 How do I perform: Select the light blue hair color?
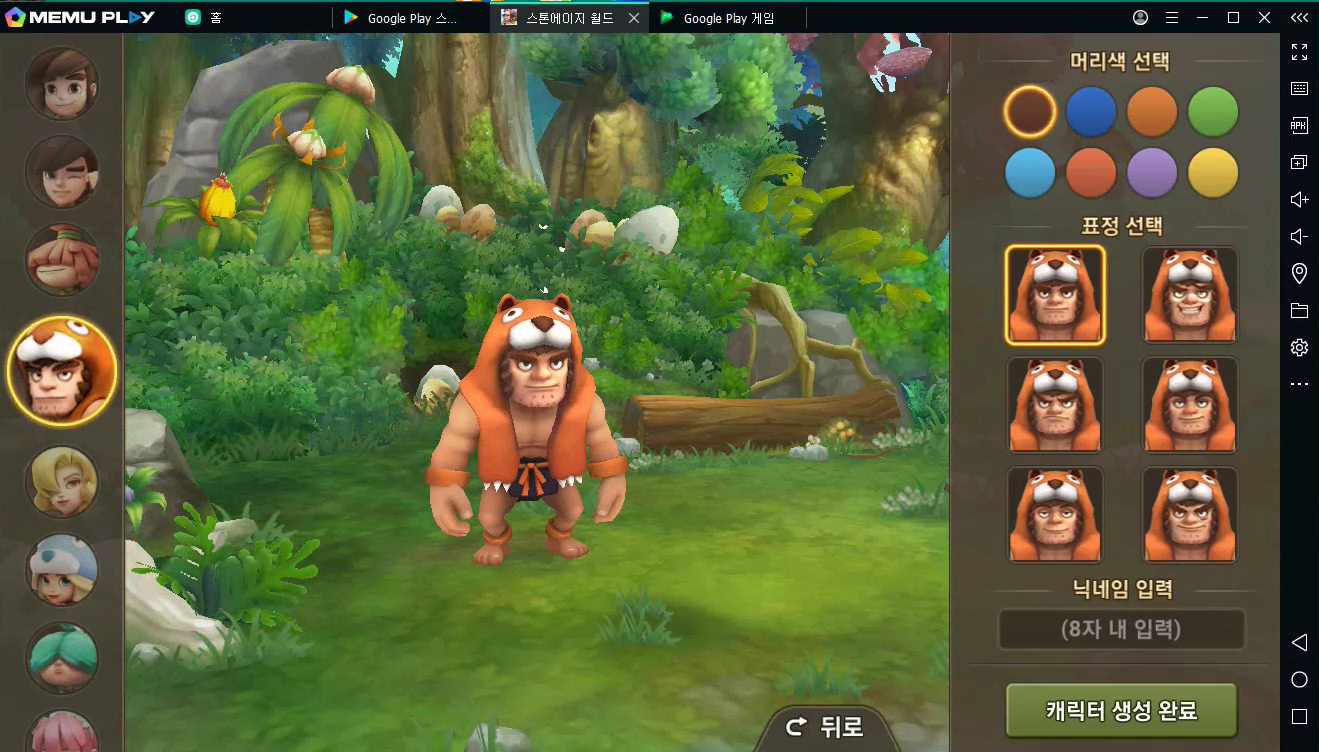pyautogui.click(x=1030, y=173)
